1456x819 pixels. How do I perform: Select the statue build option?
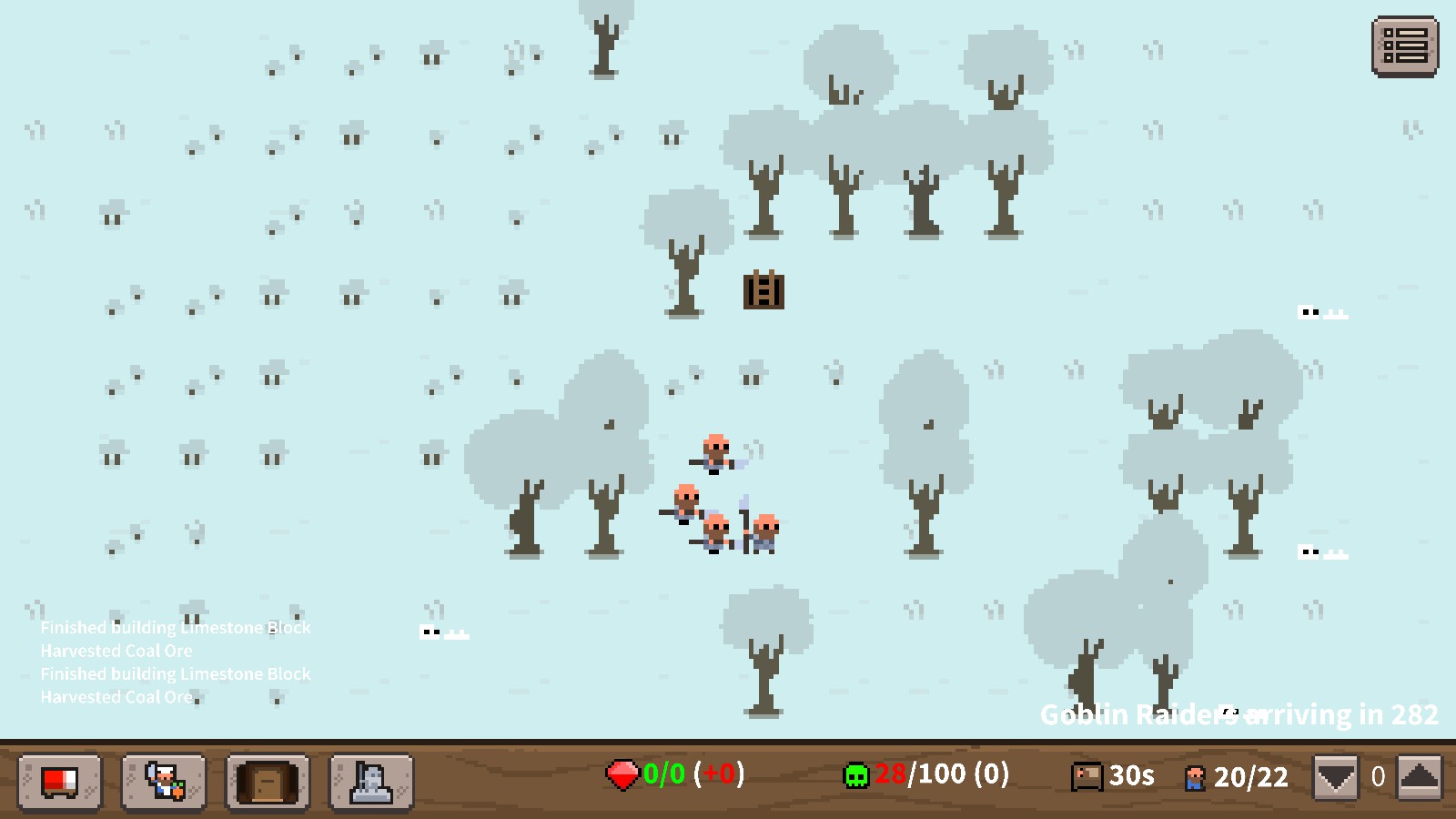tap(370, 781)
